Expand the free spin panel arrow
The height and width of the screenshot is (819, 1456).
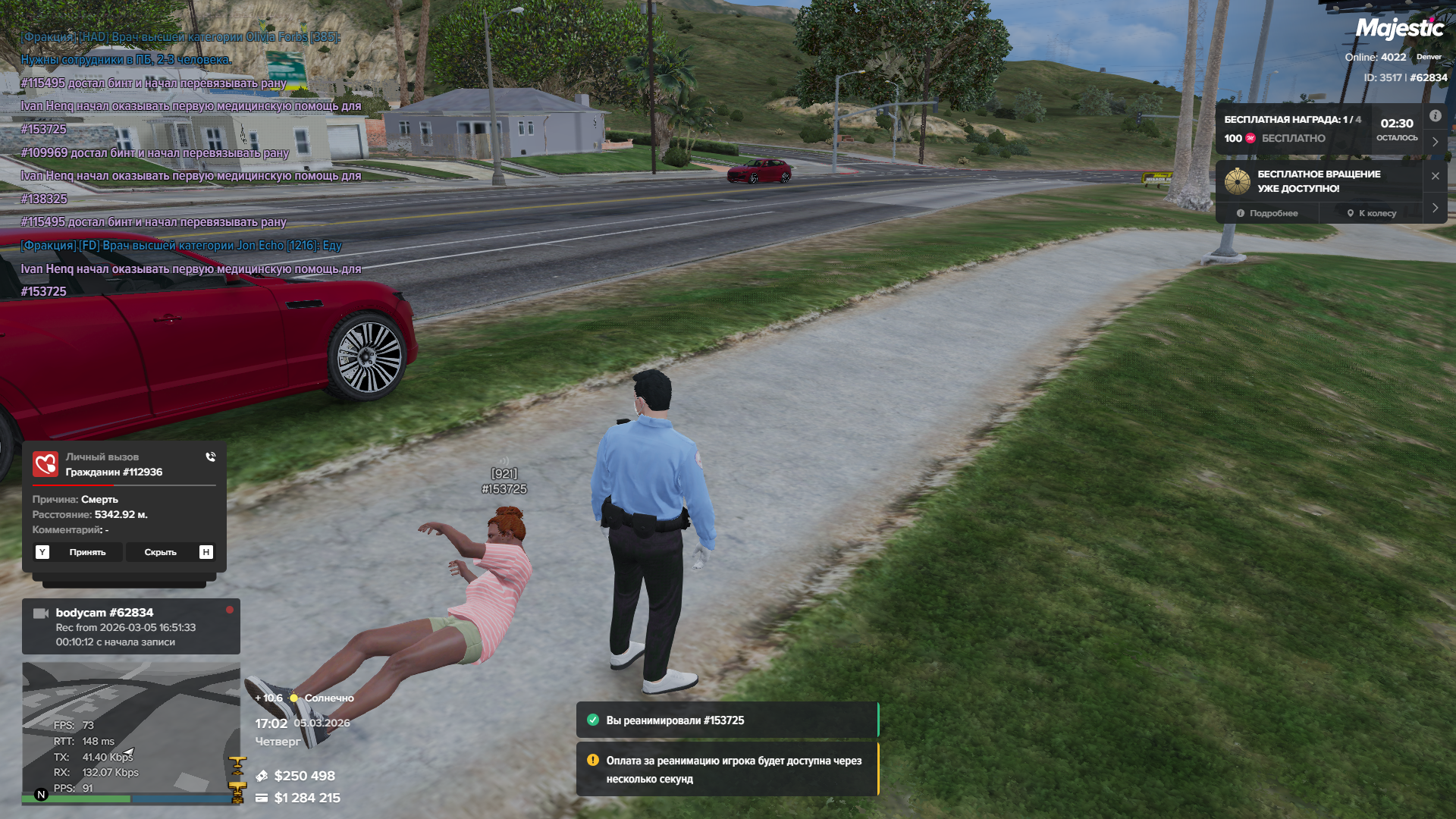click(1435, 207)
